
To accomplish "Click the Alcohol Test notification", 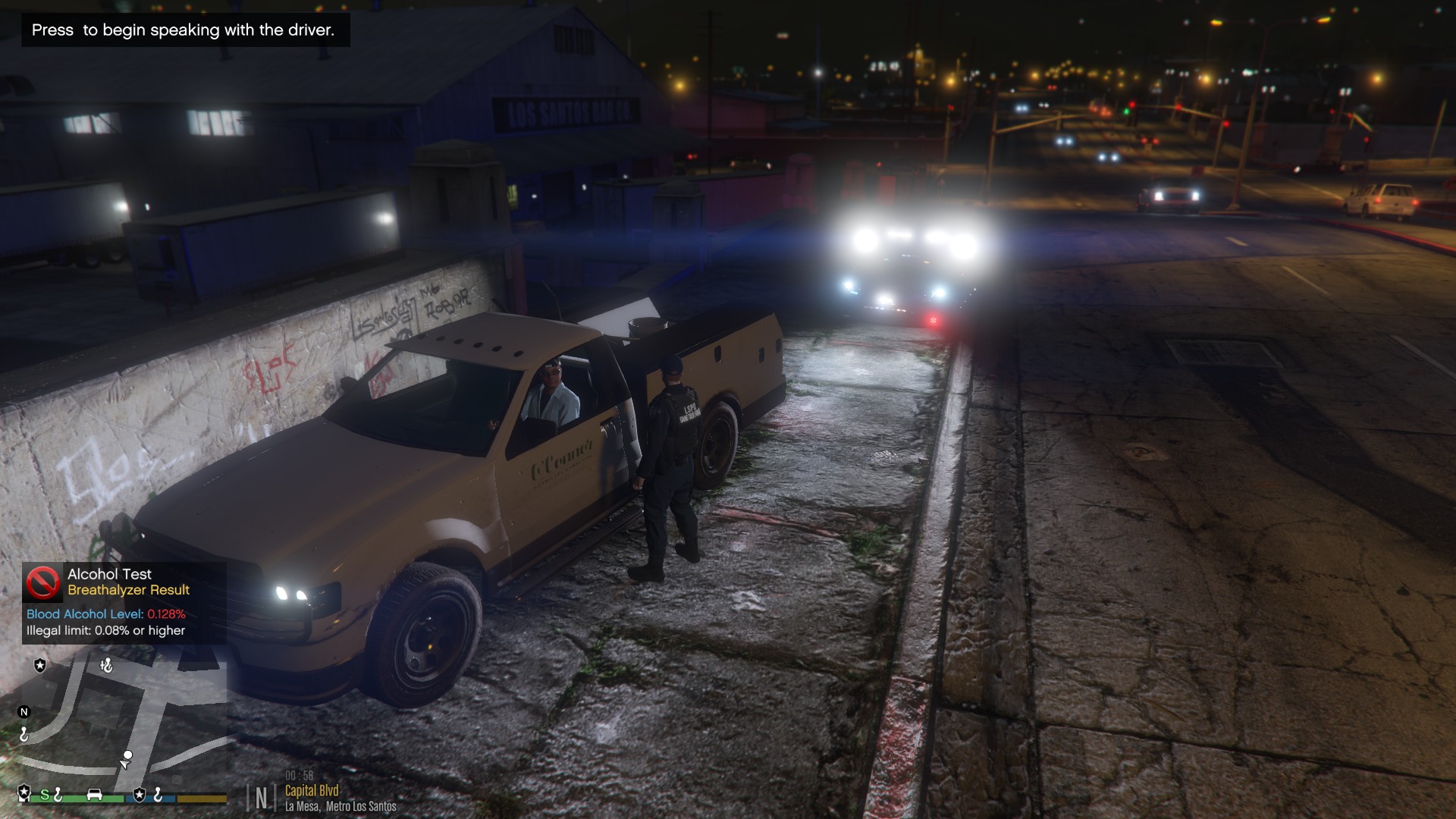I will [124, 603].
